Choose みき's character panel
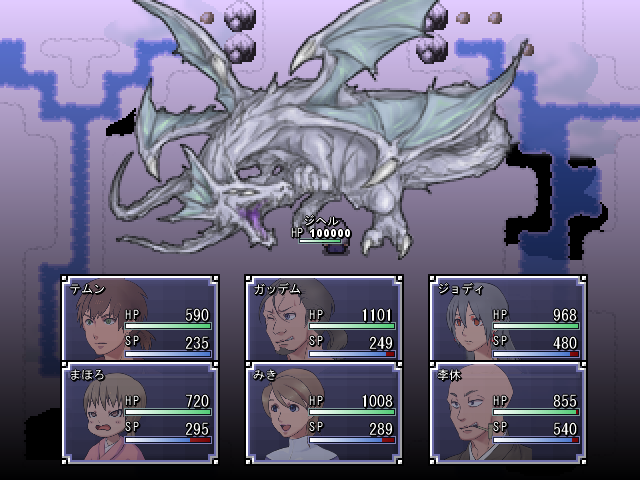Screen dimensions: 640x480 [323, 412]
